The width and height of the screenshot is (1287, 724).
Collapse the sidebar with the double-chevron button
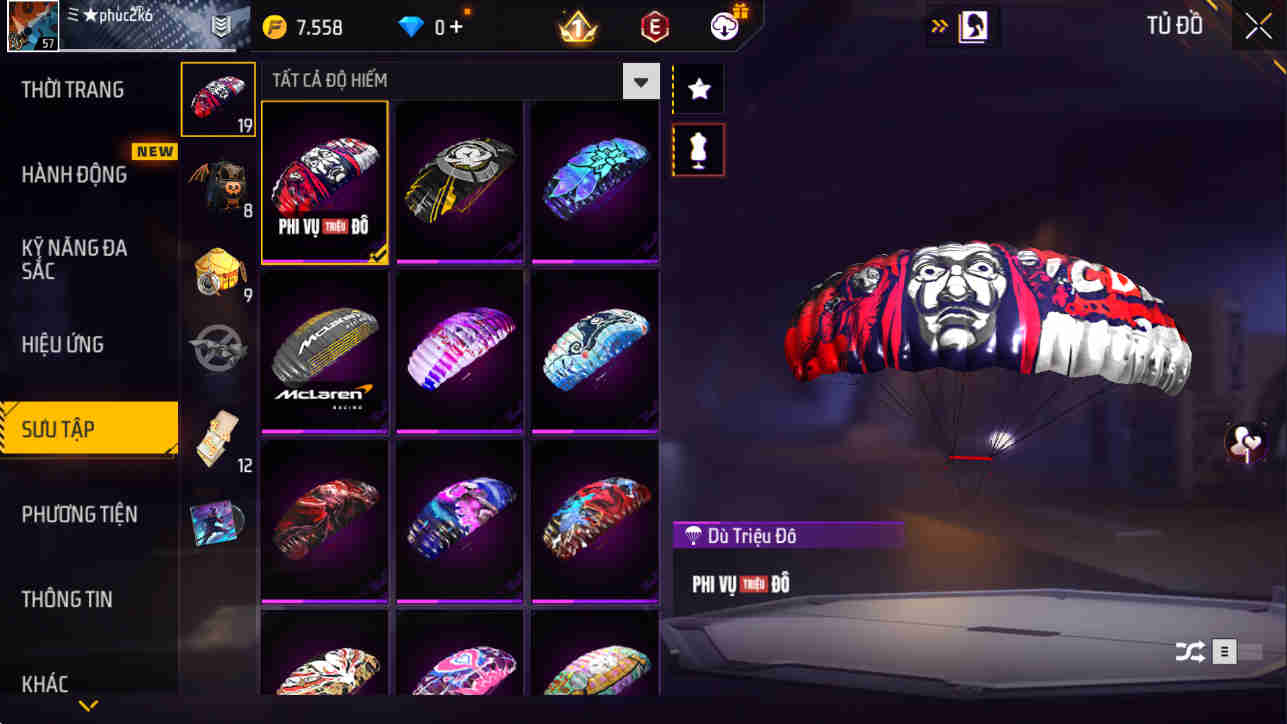[939, 26]
